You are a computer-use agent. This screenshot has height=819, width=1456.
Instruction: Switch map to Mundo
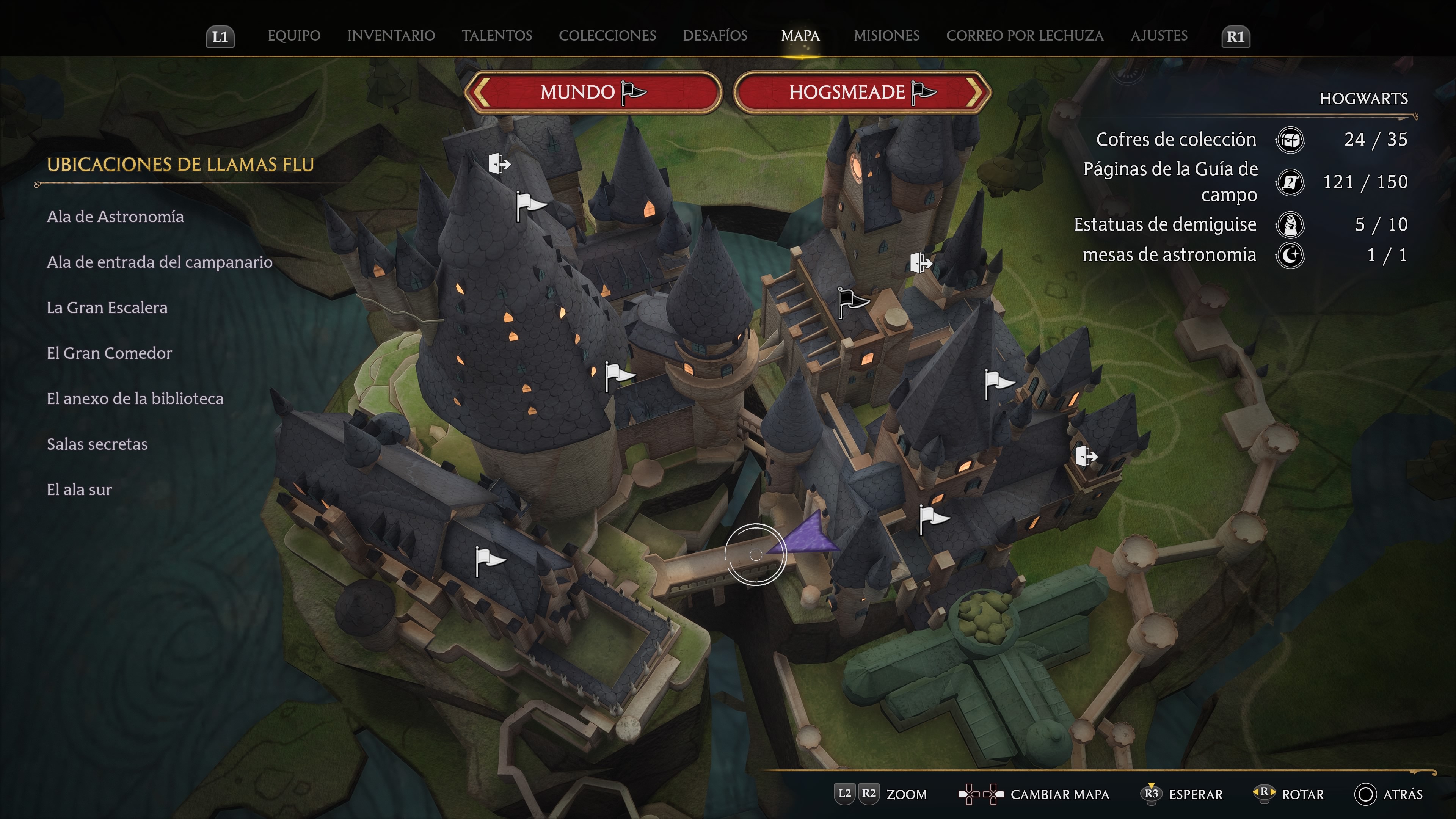(x=593, y=92)
